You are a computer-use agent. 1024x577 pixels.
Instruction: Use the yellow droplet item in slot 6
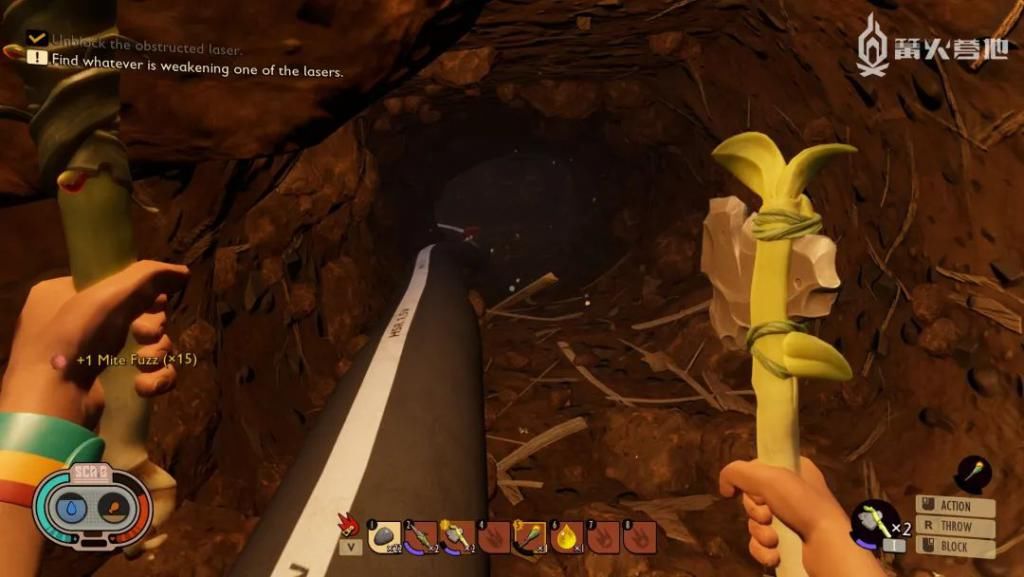[x=566, y=537]
